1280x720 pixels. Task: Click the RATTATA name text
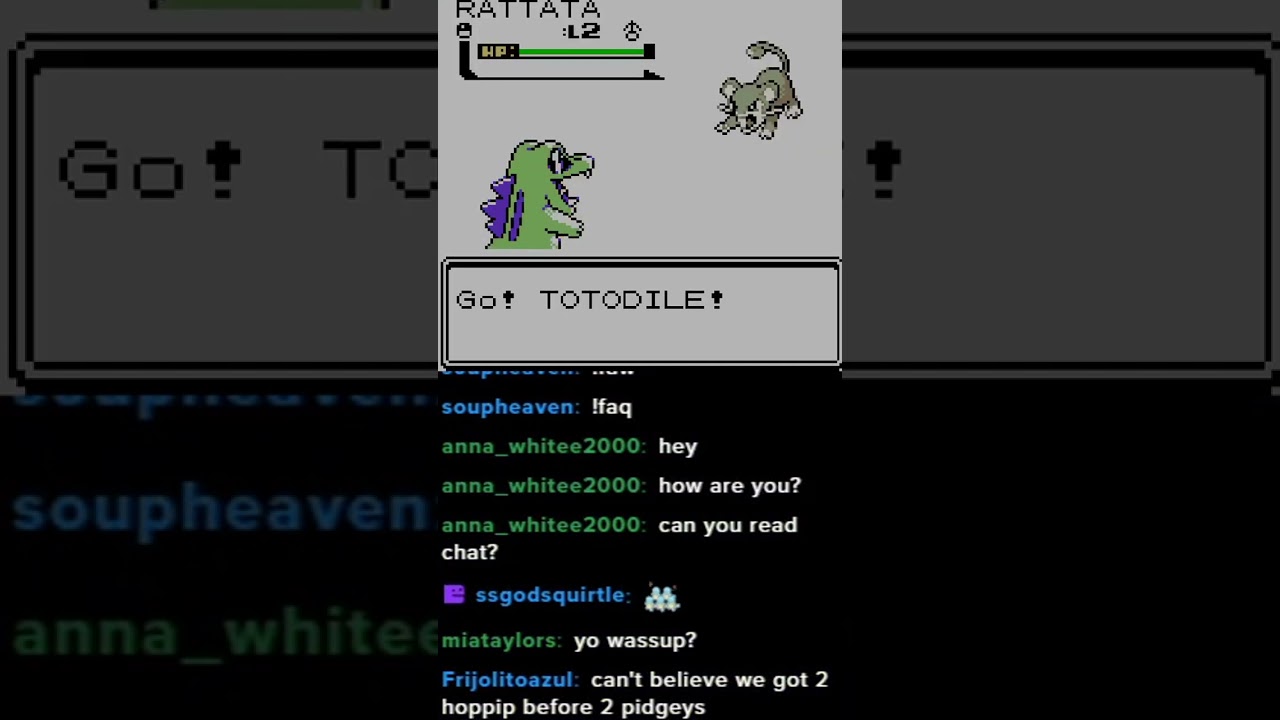(527, 10)
